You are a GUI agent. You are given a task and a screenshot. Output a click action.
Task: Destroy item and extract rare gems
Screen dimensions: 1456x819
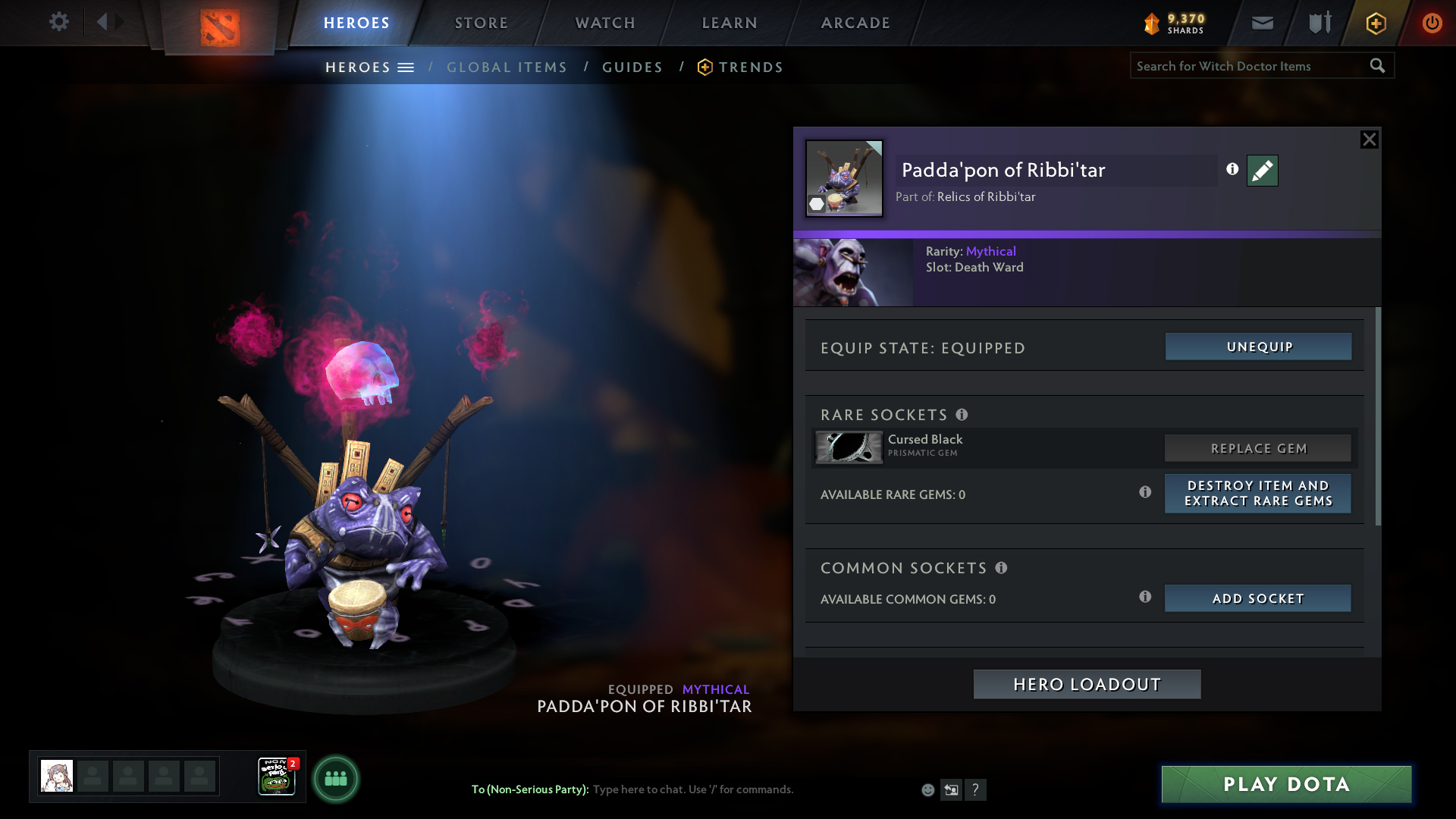(x=1258, y=494)
